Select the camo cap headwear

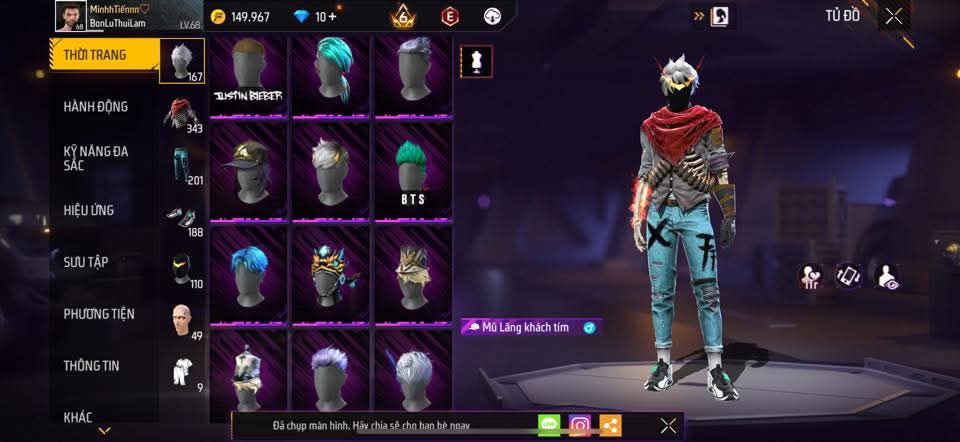click(x=248, y=170)
